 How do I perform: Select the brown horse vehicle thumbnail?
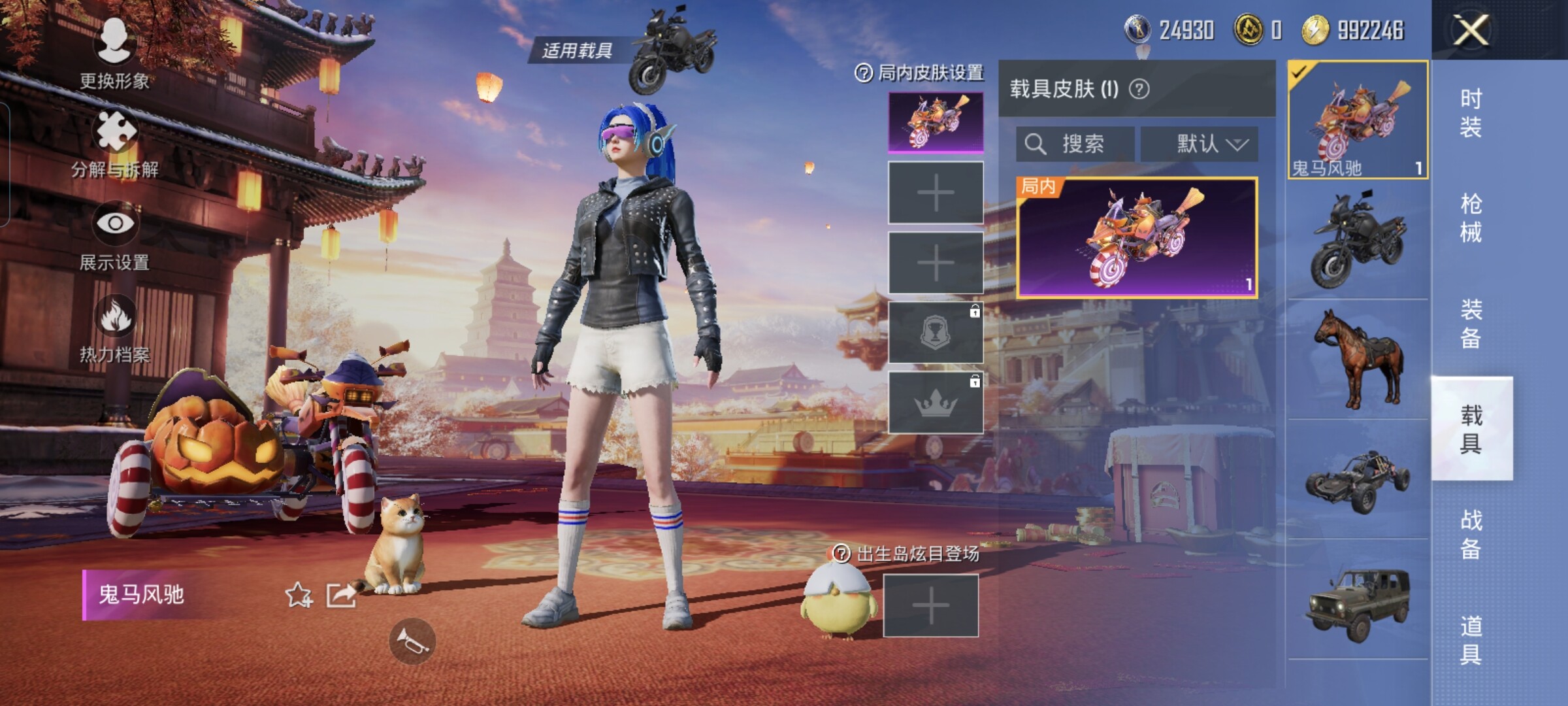pyautogui.click(x=1358, y=358)
